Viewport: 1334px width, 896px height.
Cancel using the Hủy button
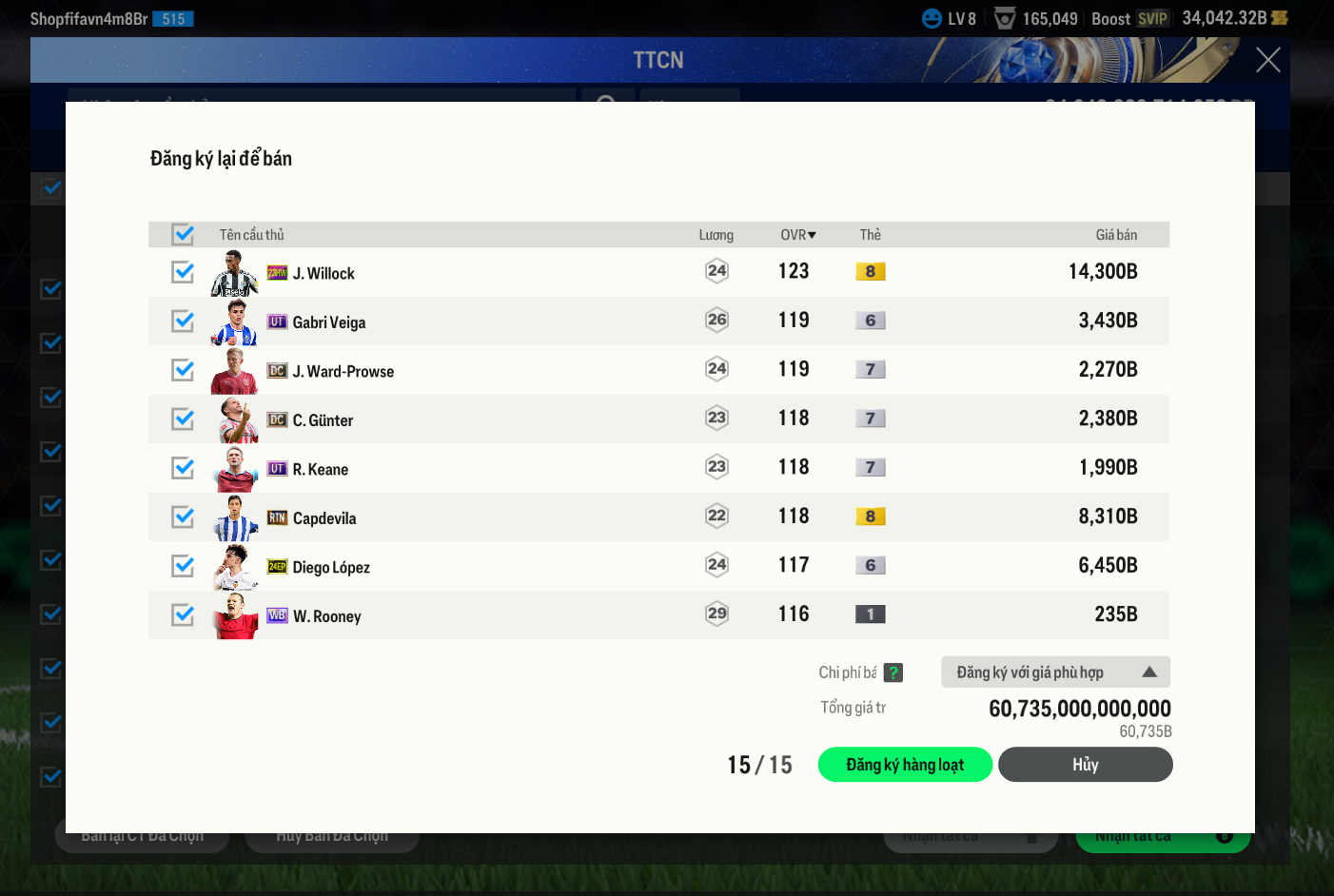pos(1085,765)
